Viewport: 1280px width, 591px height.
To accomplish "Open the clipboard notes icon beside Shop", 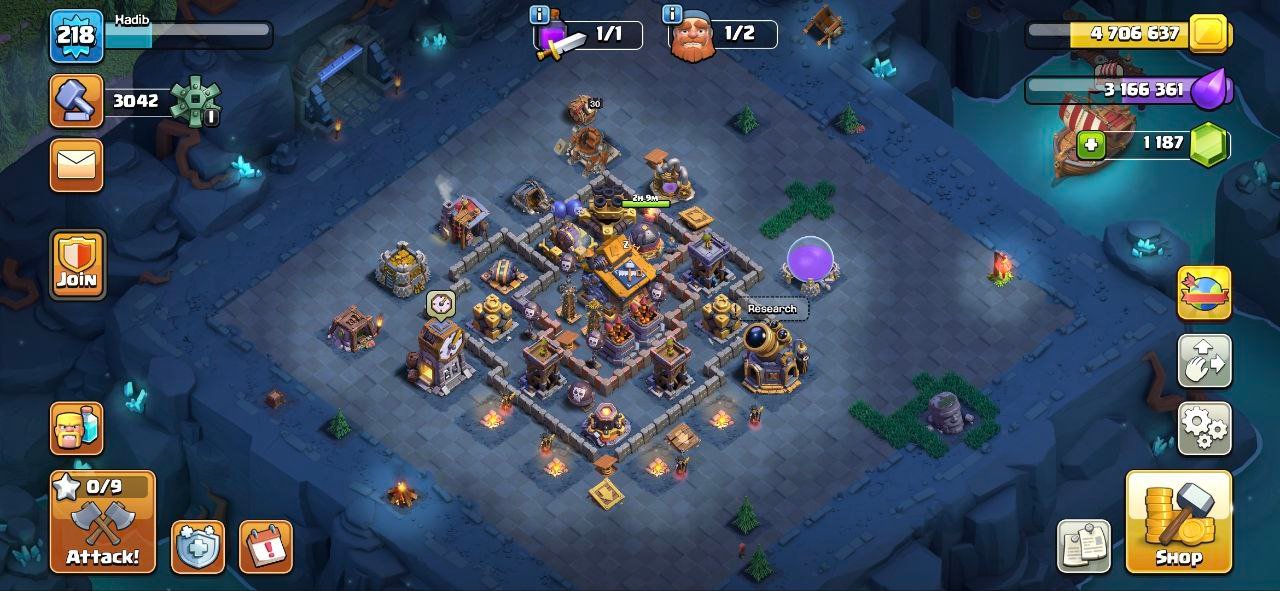I will click(1084, 547).
